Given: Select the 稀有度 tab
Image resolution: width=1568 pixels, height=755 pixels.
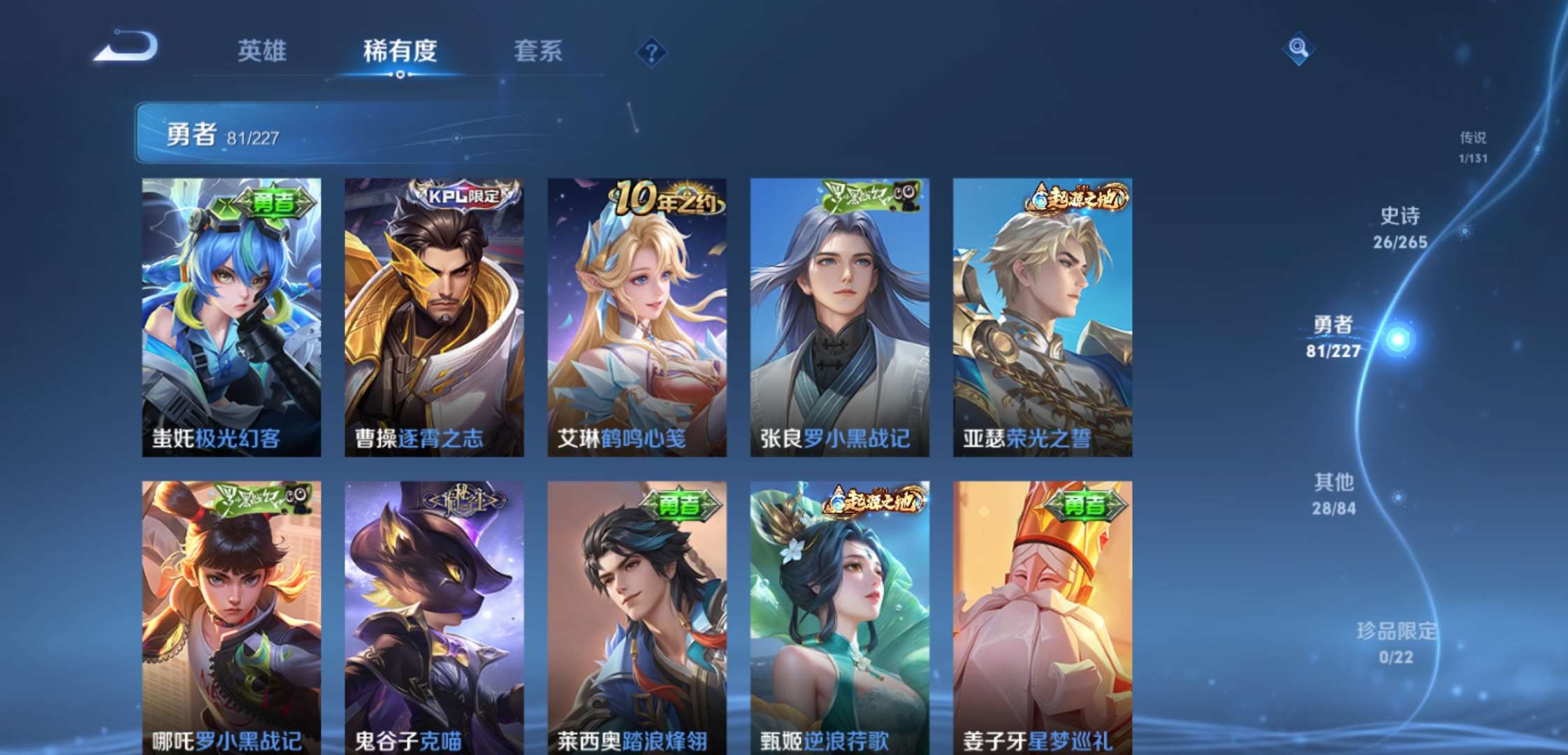Looking at the screenshot, I should [400, 51].
